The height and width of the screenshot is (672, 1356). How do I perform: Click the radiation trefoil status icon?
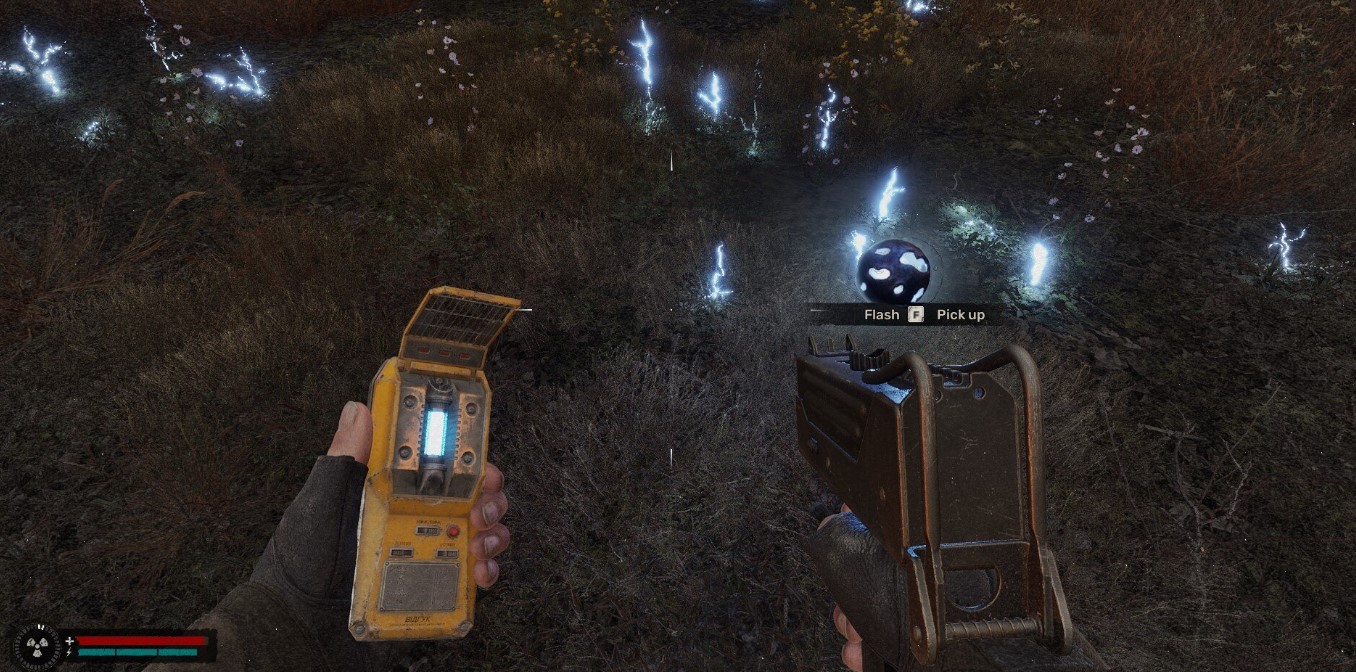[39, 645]
